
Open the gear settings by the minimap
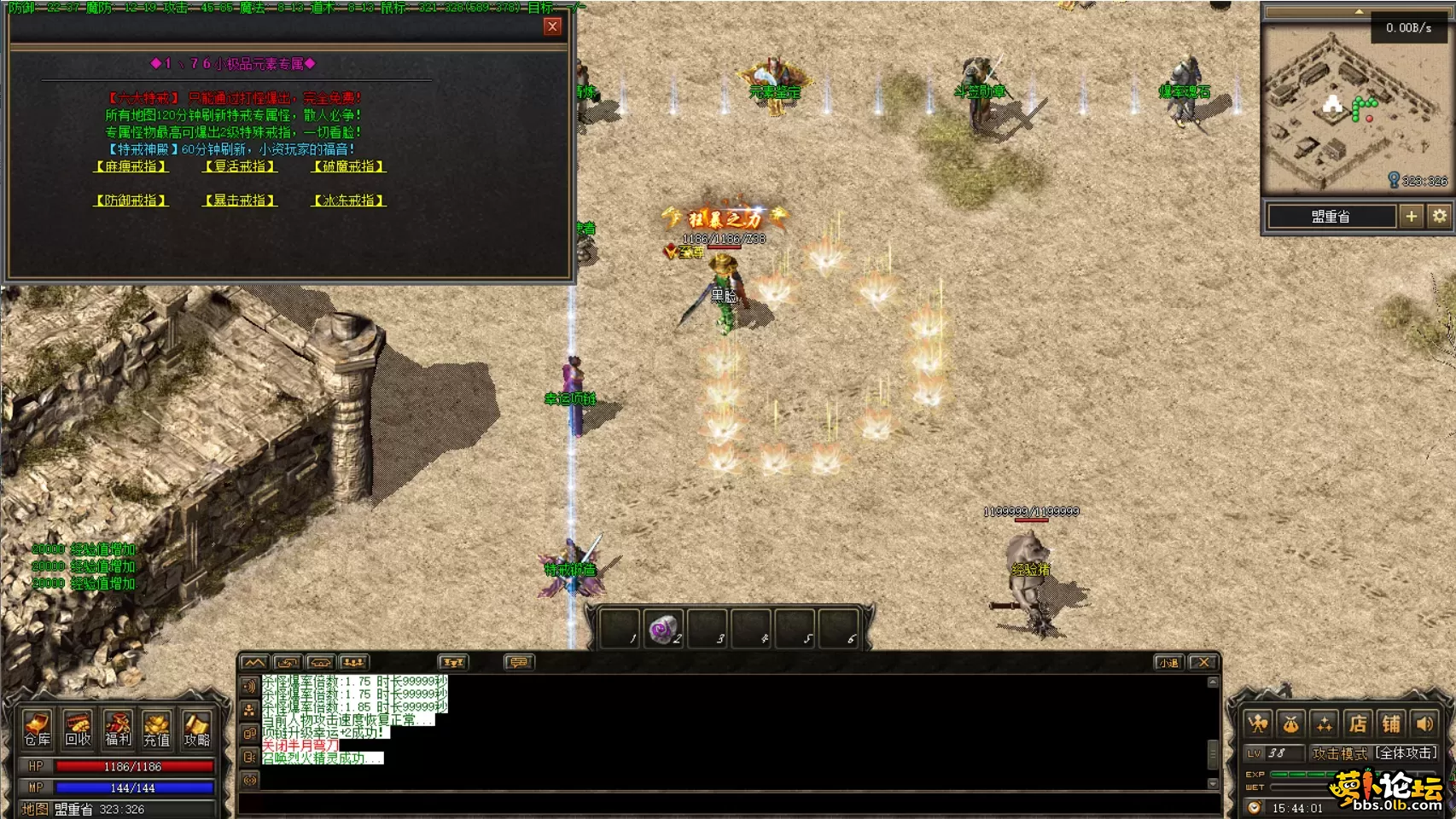click(1440, 217)
